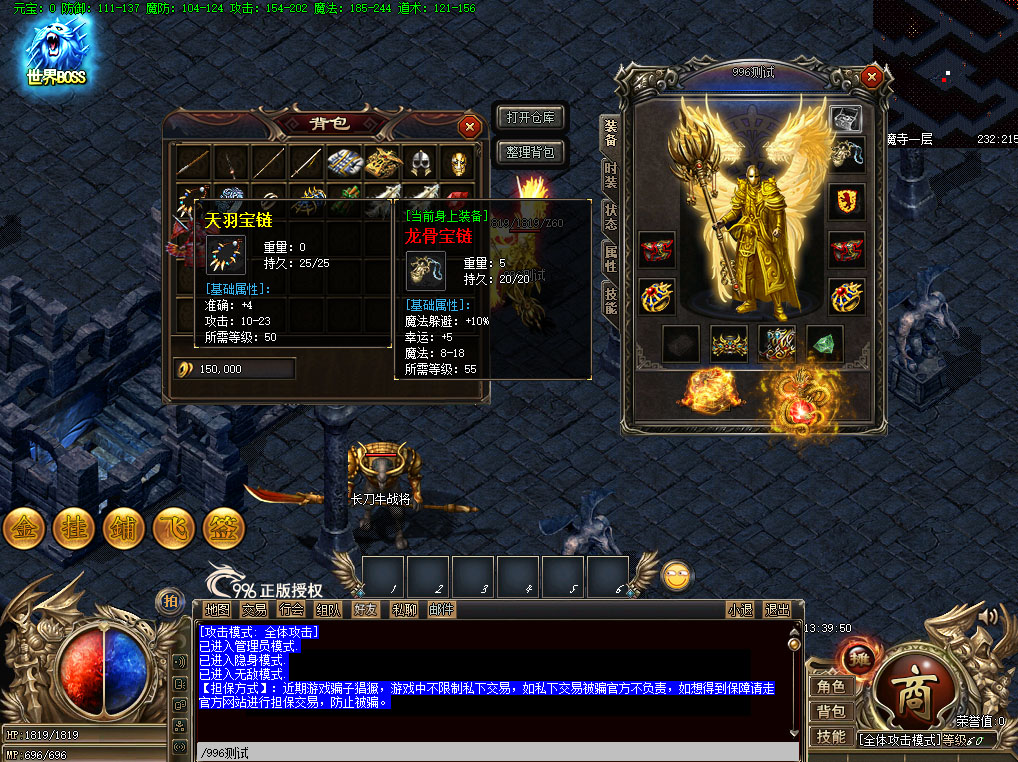This screenshot has height=762, width=1018.
Task: Click the 交易 trade button
Action: click(x=254, y=609)
